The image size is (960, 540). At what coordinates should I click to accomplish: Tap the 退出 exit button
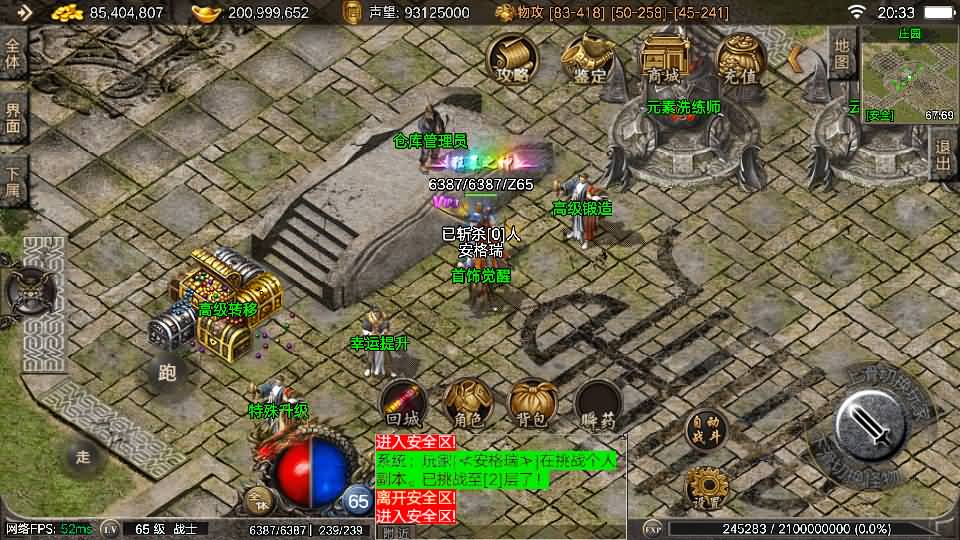943,155
